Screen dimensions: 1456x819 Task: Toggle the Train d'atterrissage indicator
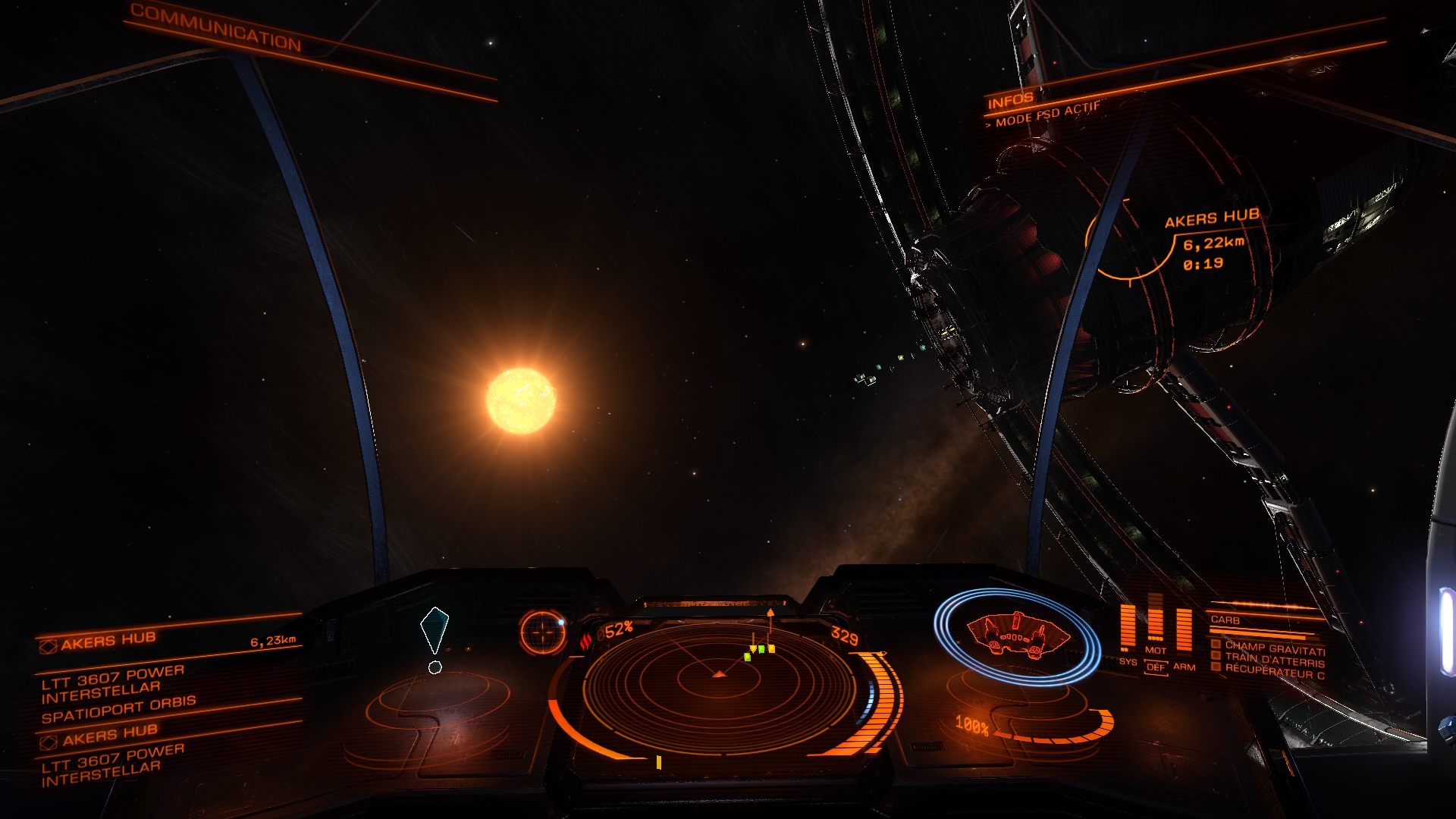(1275, 660)
